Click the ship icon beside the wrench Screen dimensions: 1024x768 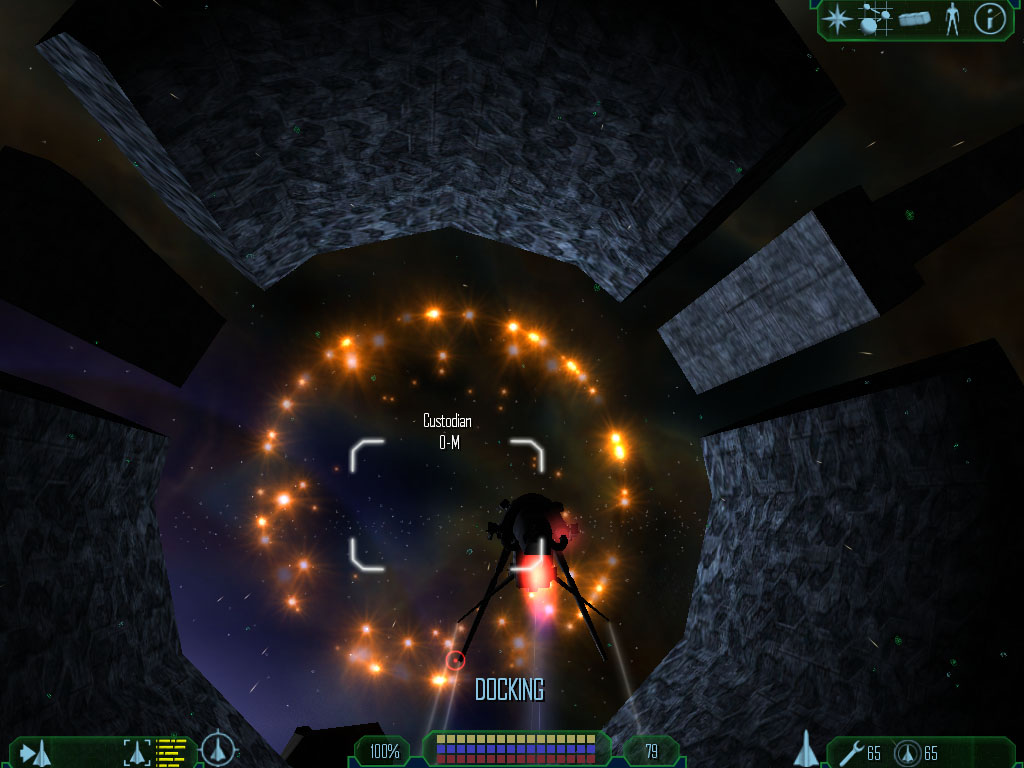tap(808, 749)
